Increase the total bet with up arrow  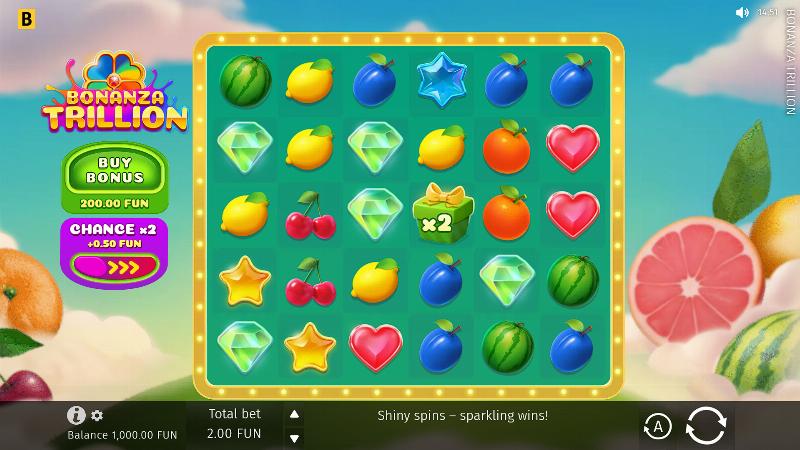pos(294,414)
